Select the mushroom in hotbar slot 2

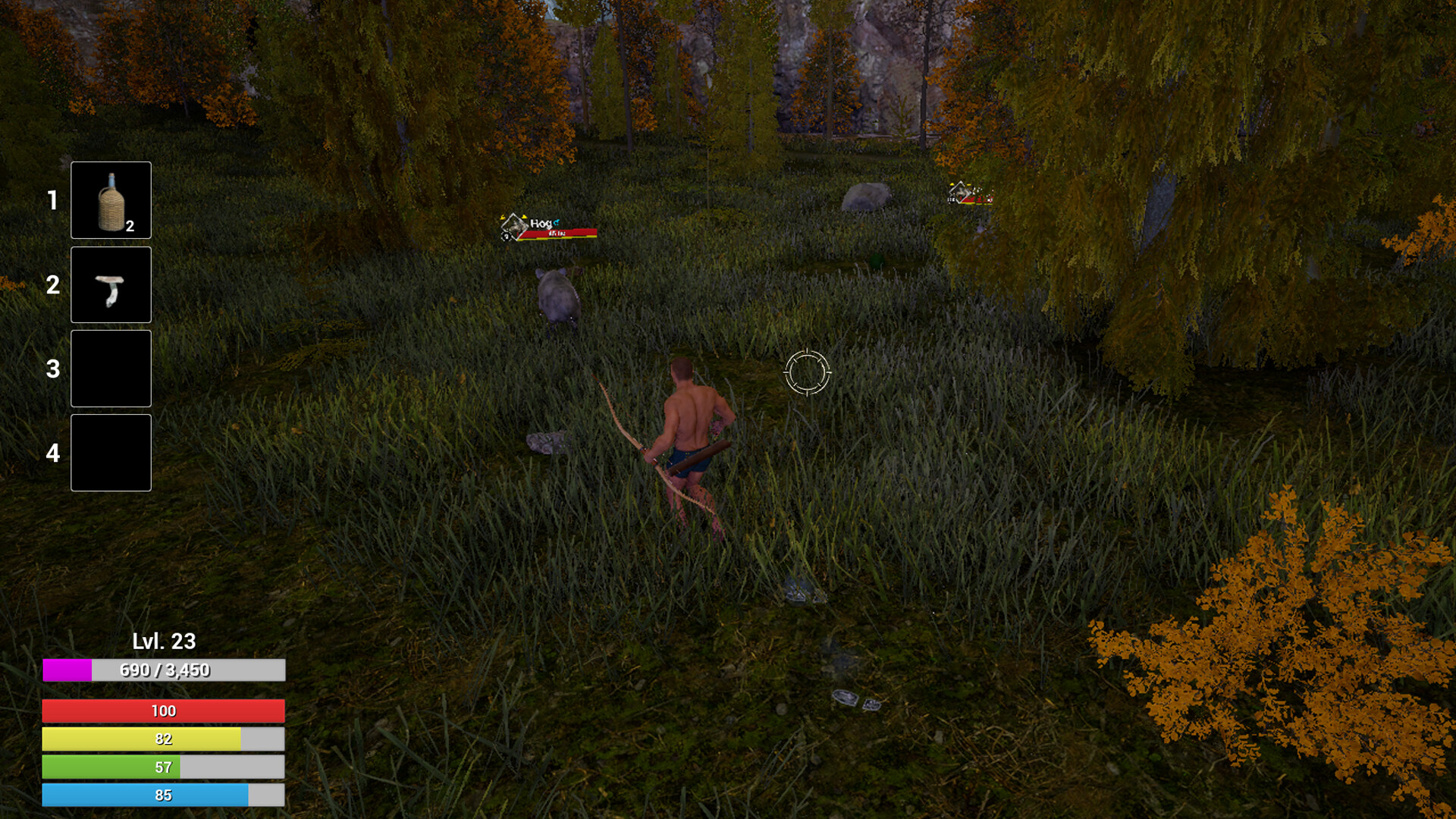110,284
